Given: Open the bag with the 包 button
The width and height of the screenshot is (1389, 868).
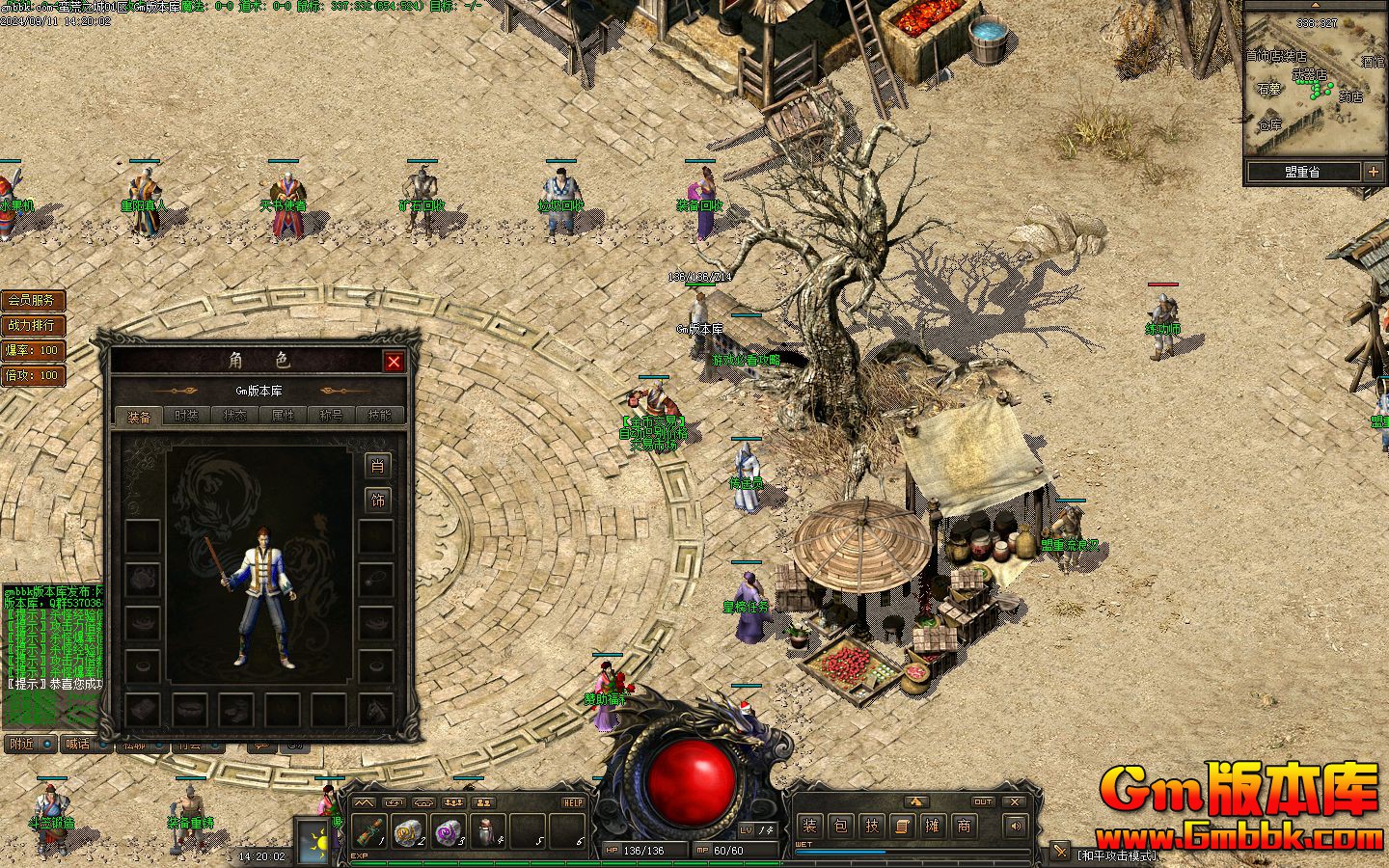Looking at the screenshot, I should click(840, 826).
